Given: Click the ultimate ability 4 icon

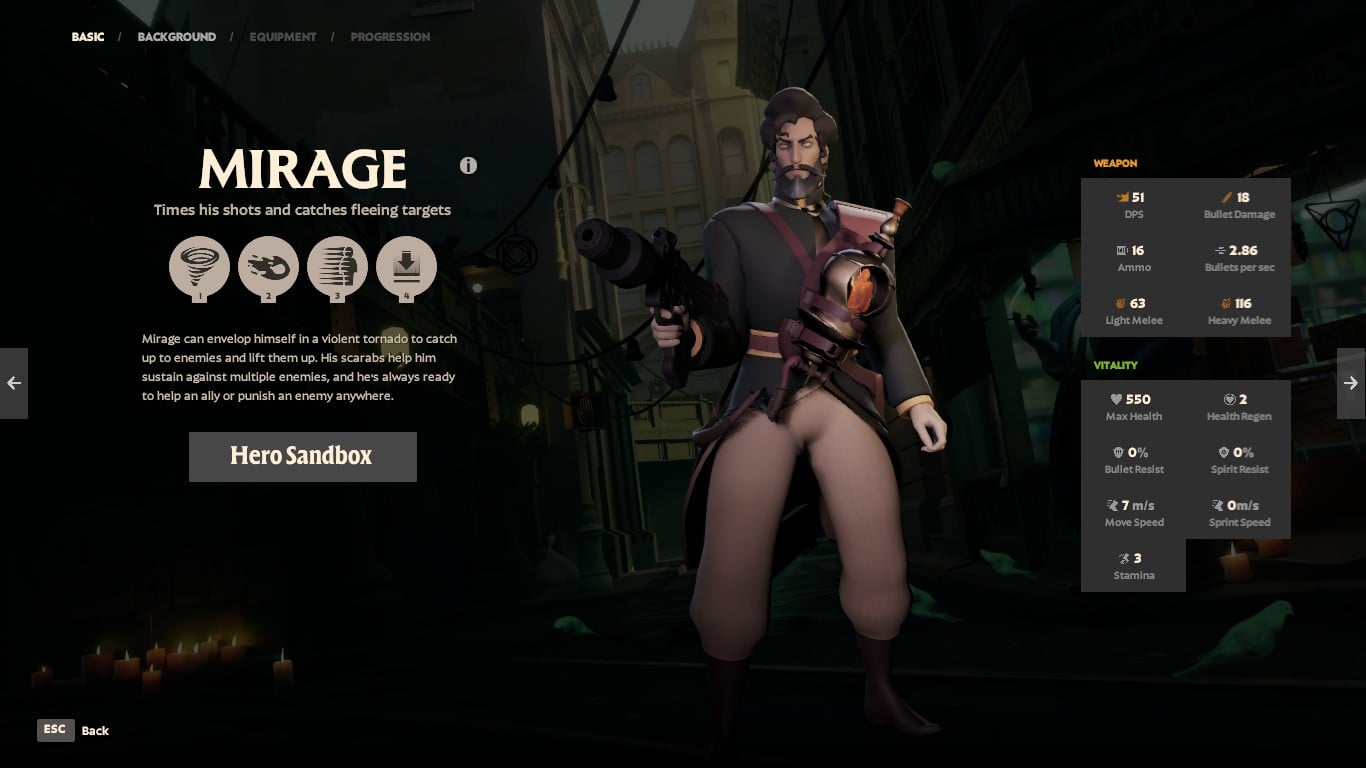Looking at the screenshot, I should click(406, 266).
